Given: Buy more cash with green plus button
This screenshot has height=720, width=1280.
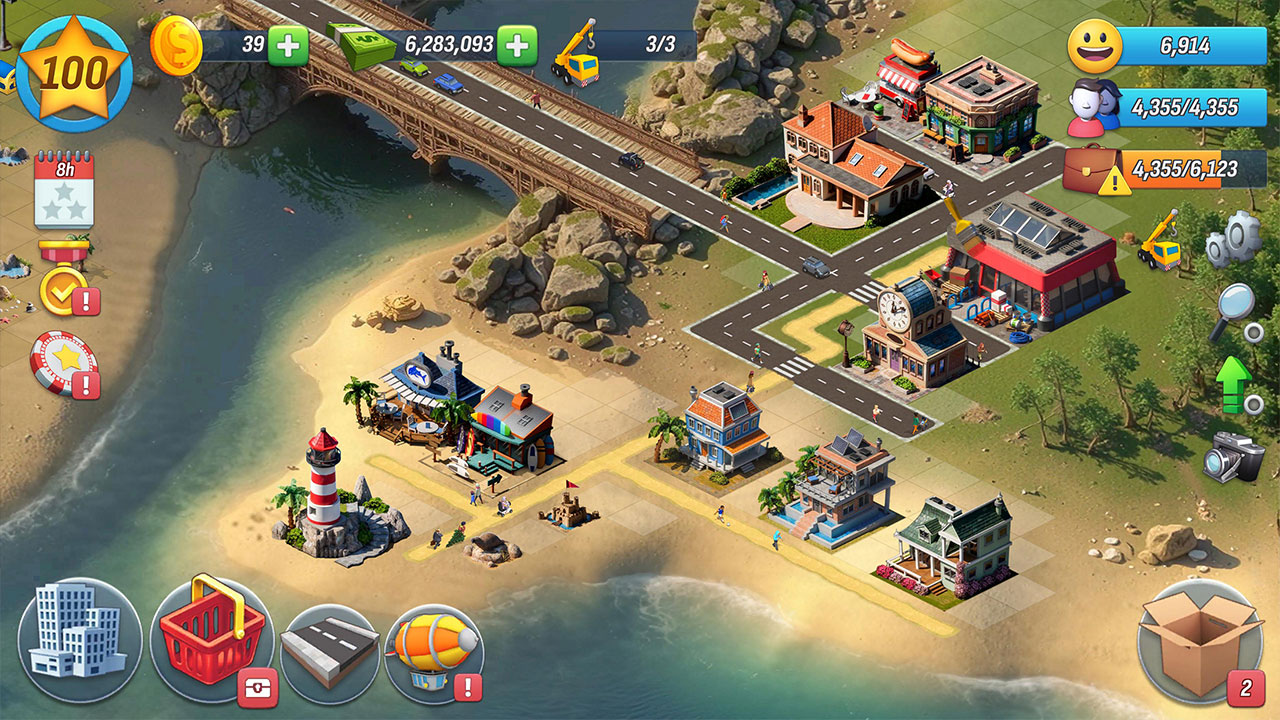Looking at the screenshot, I should coord(517,45).
